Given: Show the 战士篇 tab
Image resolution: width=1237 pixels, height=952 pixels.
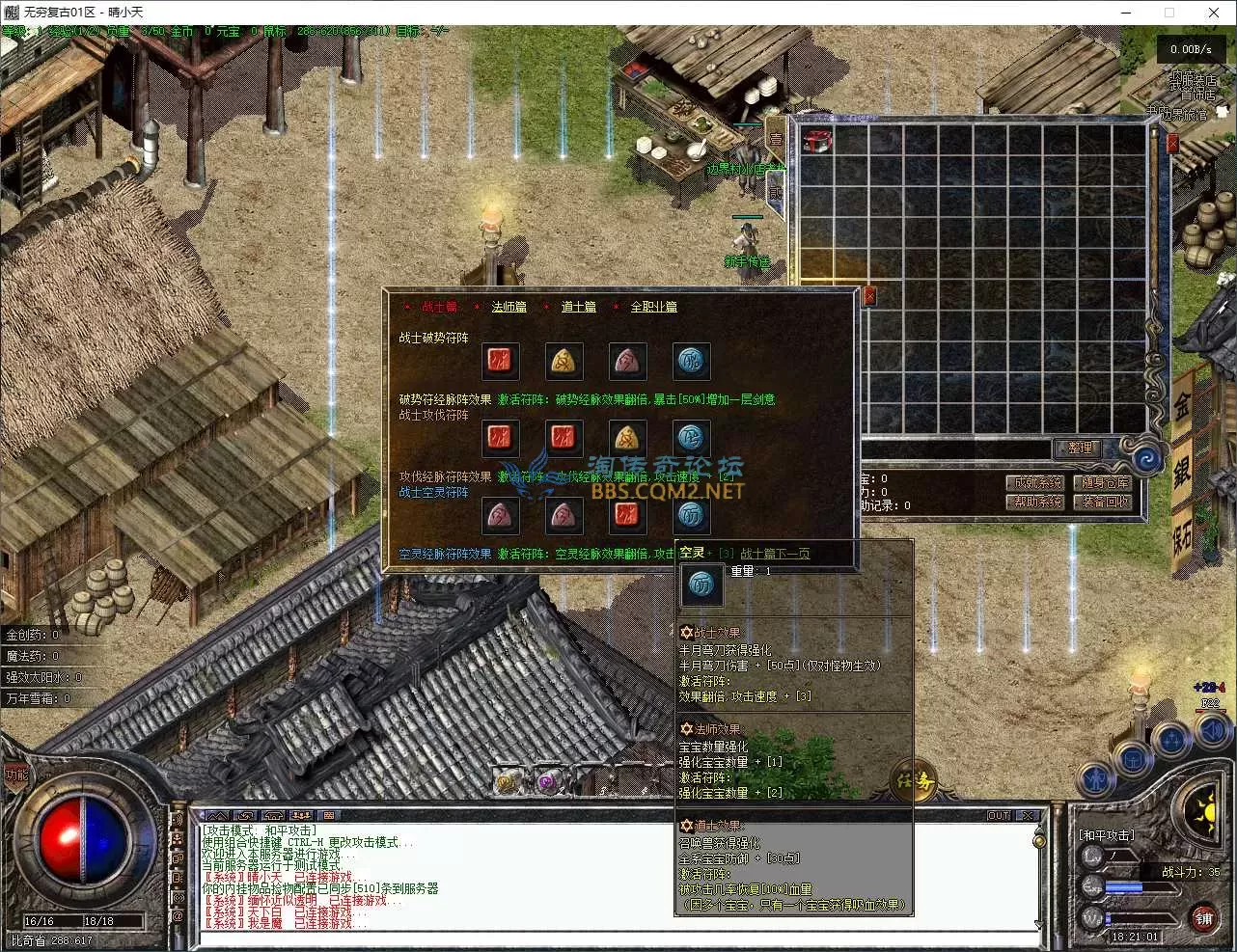Looking at the screenshot, I should (x=439, y=307).
